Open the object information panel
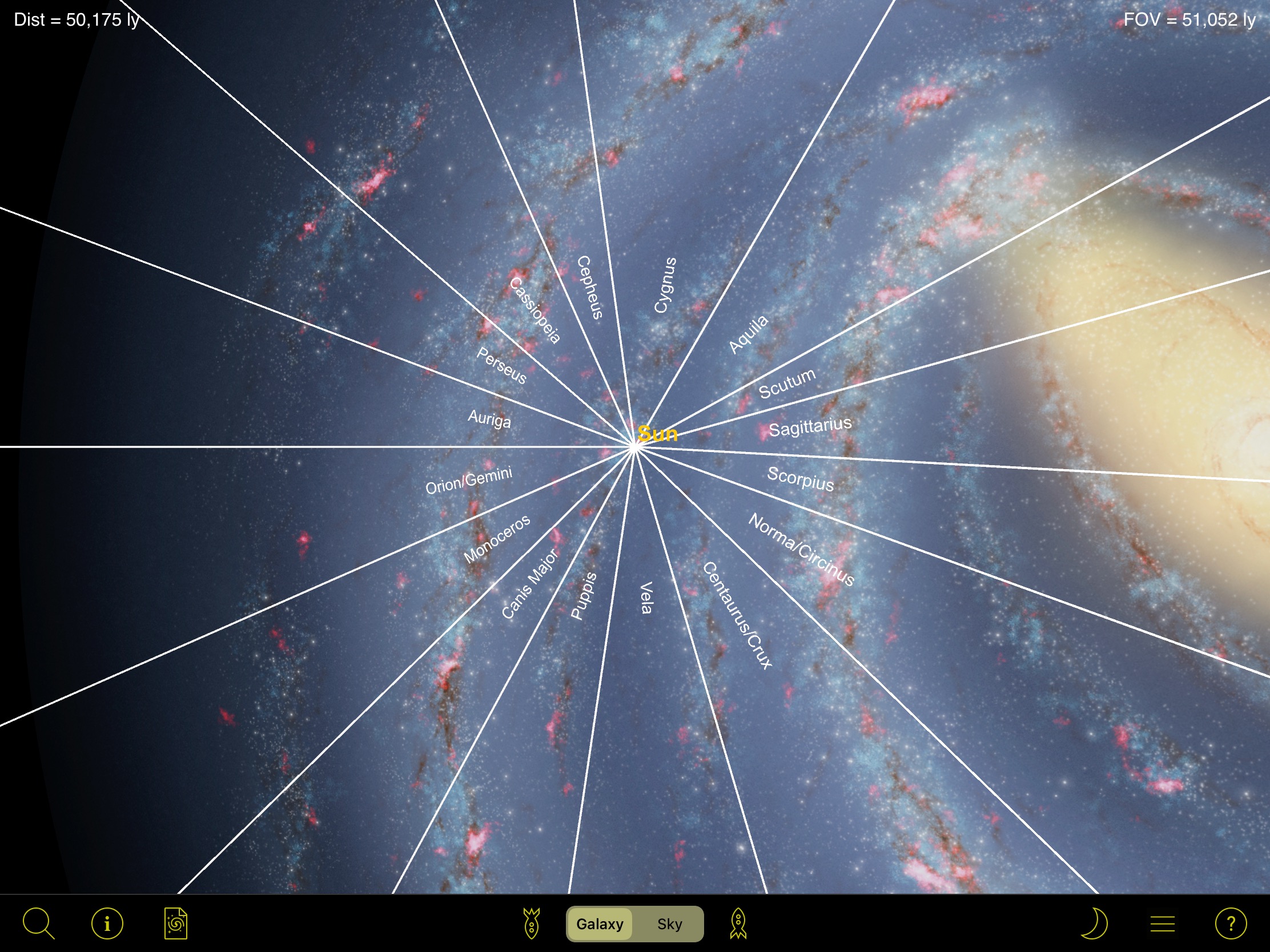This screenshot has width=1270, height=952. tap(107, 923)
